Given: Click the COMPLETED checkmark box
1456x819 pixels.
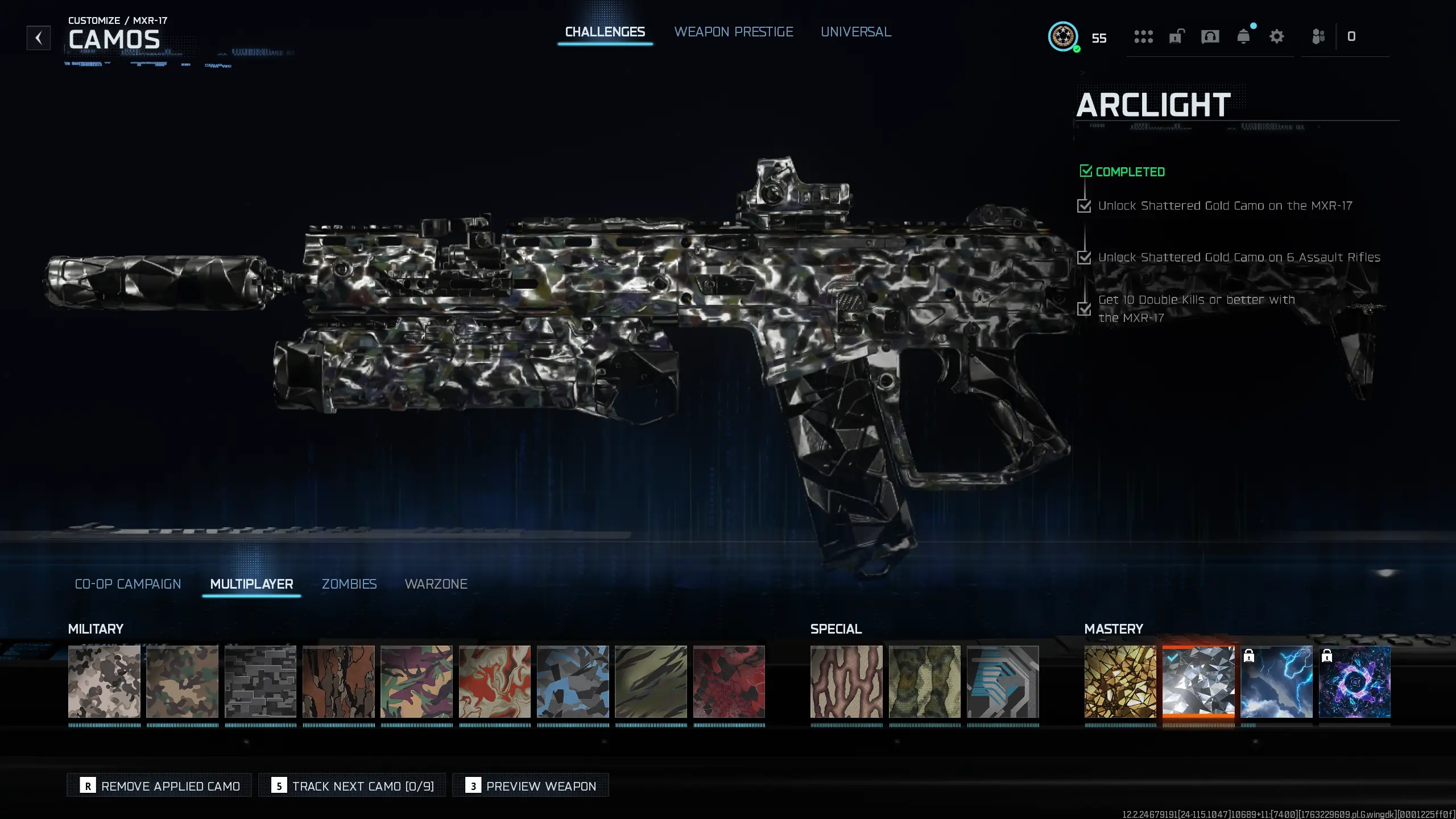Looking at the screenshot, I should pos(1086,171).
